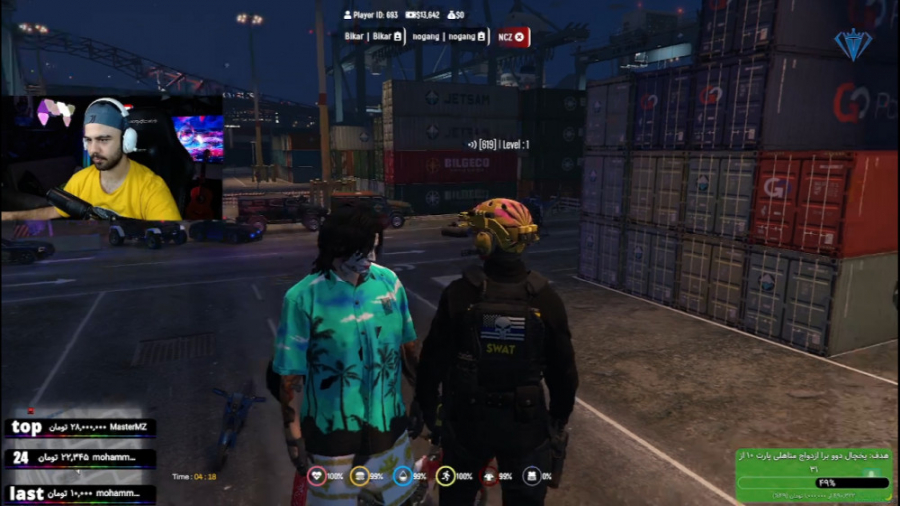The image size is (900, 506).
Task: Click the running man stamina icon
Action: pyautogui.click(x=446, y=476)
